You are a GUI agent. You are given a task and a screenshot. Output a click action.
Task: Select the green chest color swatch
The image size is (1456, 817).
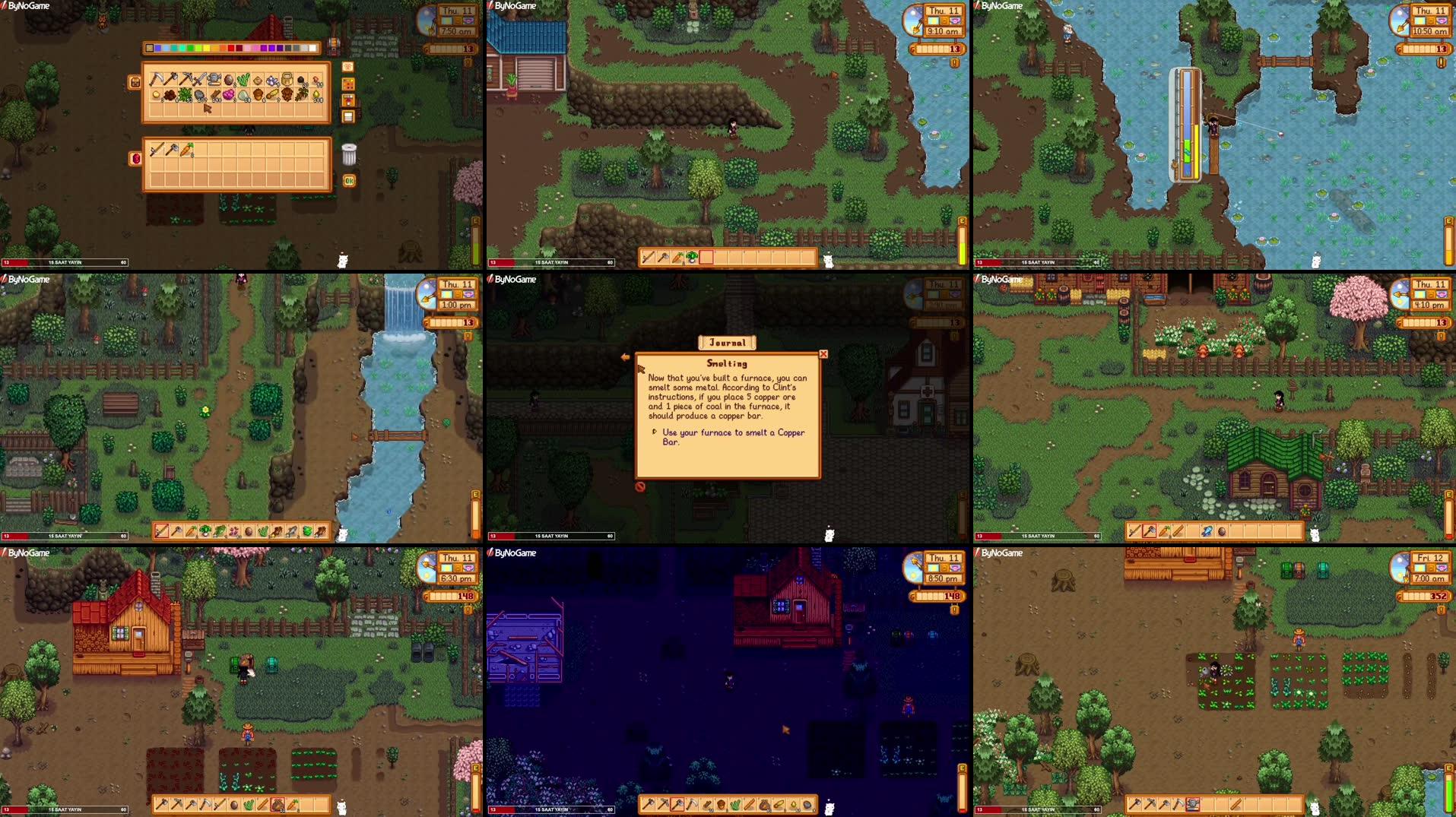click(189, 47)
